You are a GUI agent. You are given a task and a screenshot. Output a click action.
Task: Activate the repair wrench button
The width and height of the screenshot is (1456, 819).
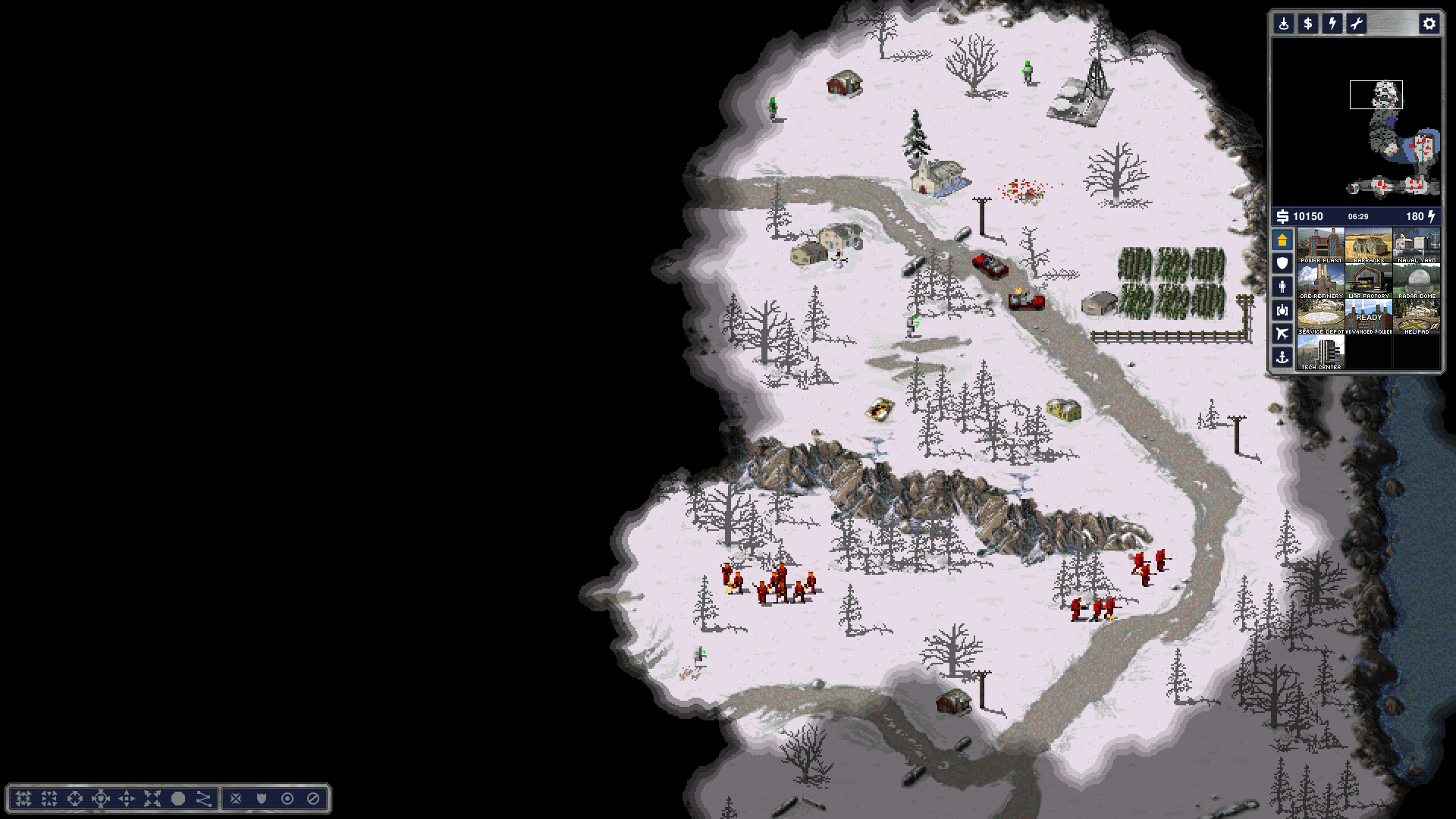(x=1356, y=24)
